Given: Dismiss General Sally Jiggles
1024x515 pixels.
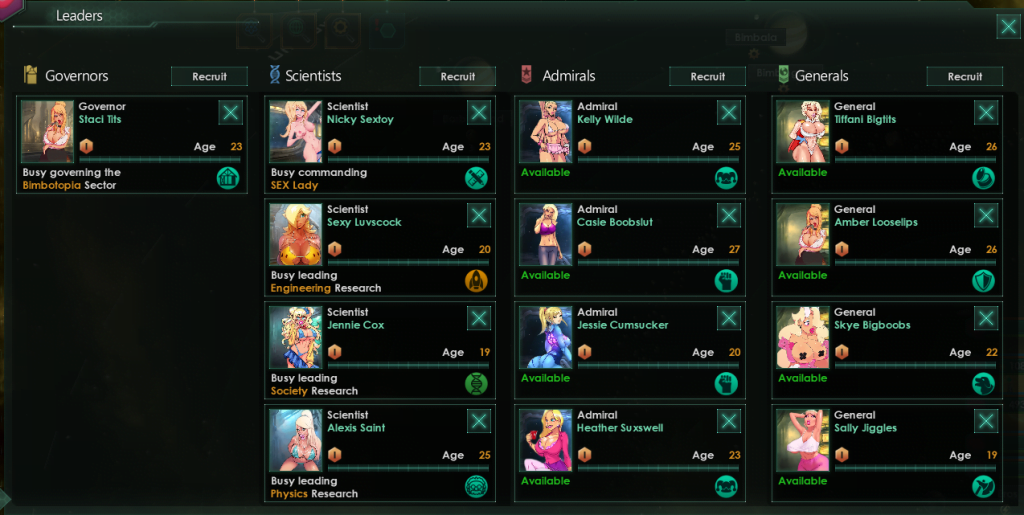Looking at the screenshot, I should tap(986, 421).
